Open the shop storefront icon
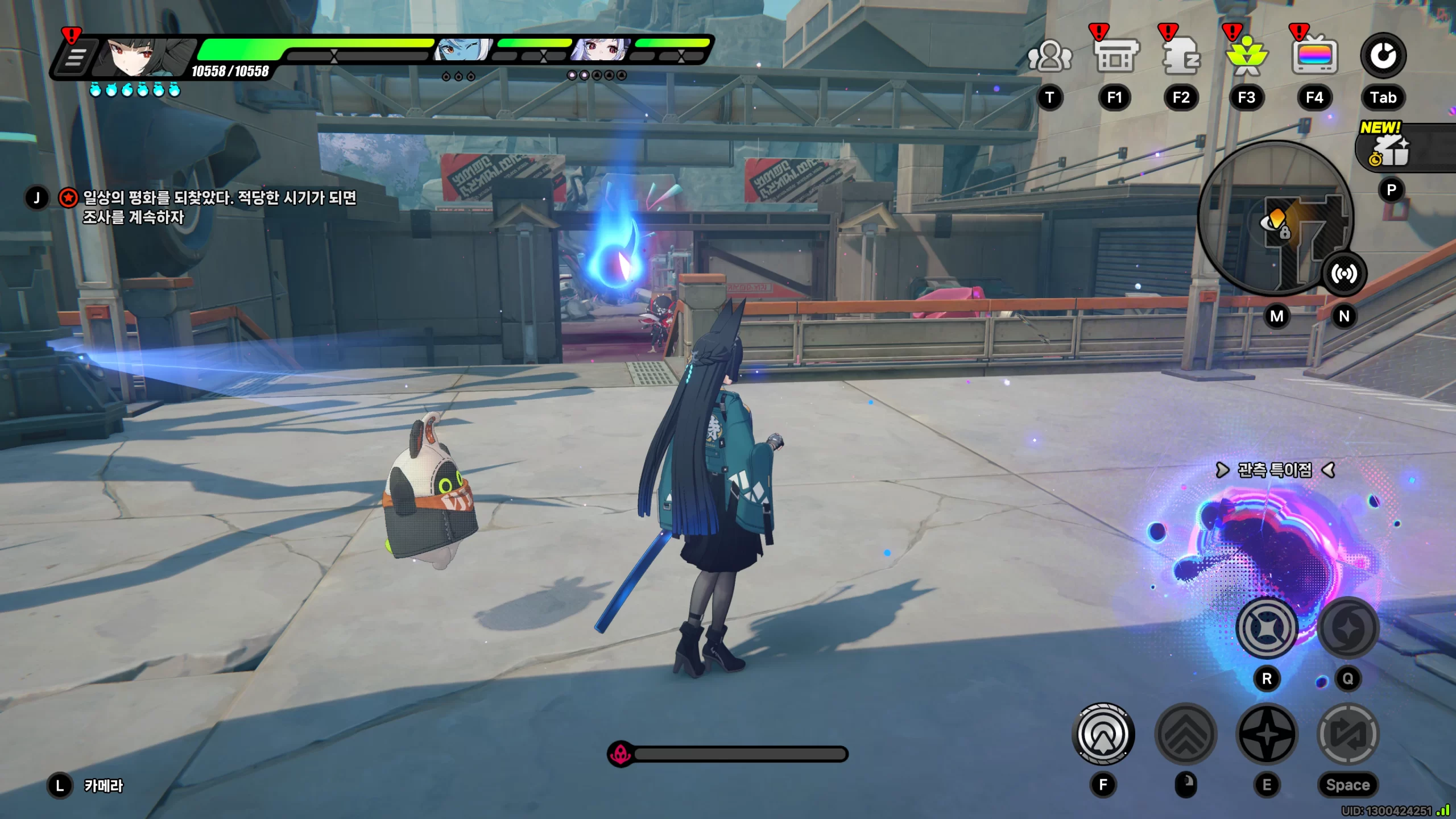 pyautogui.click(x=1115, y=56)
